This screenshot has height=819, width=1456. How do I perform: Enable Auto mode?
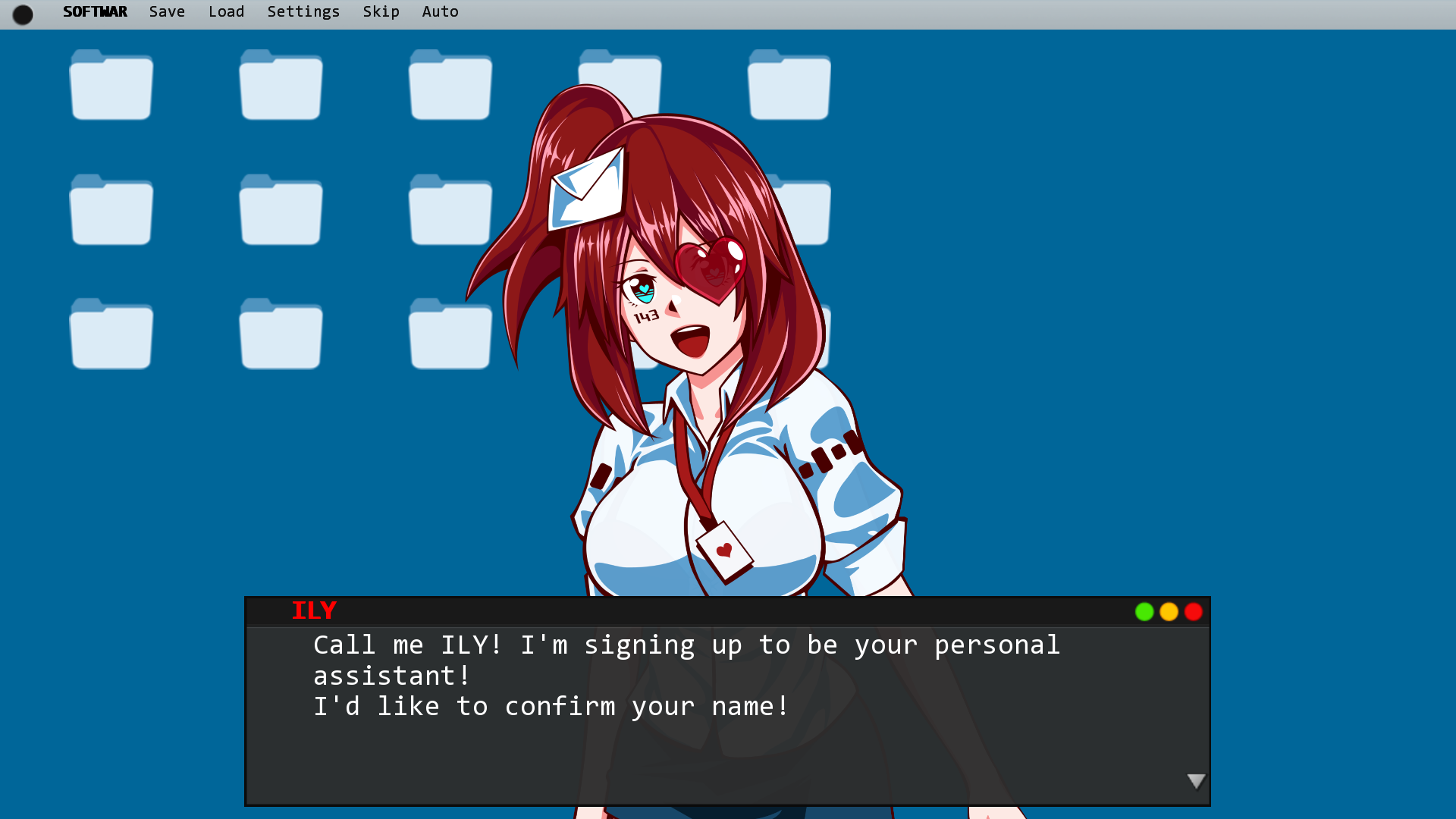pos(440,11)
